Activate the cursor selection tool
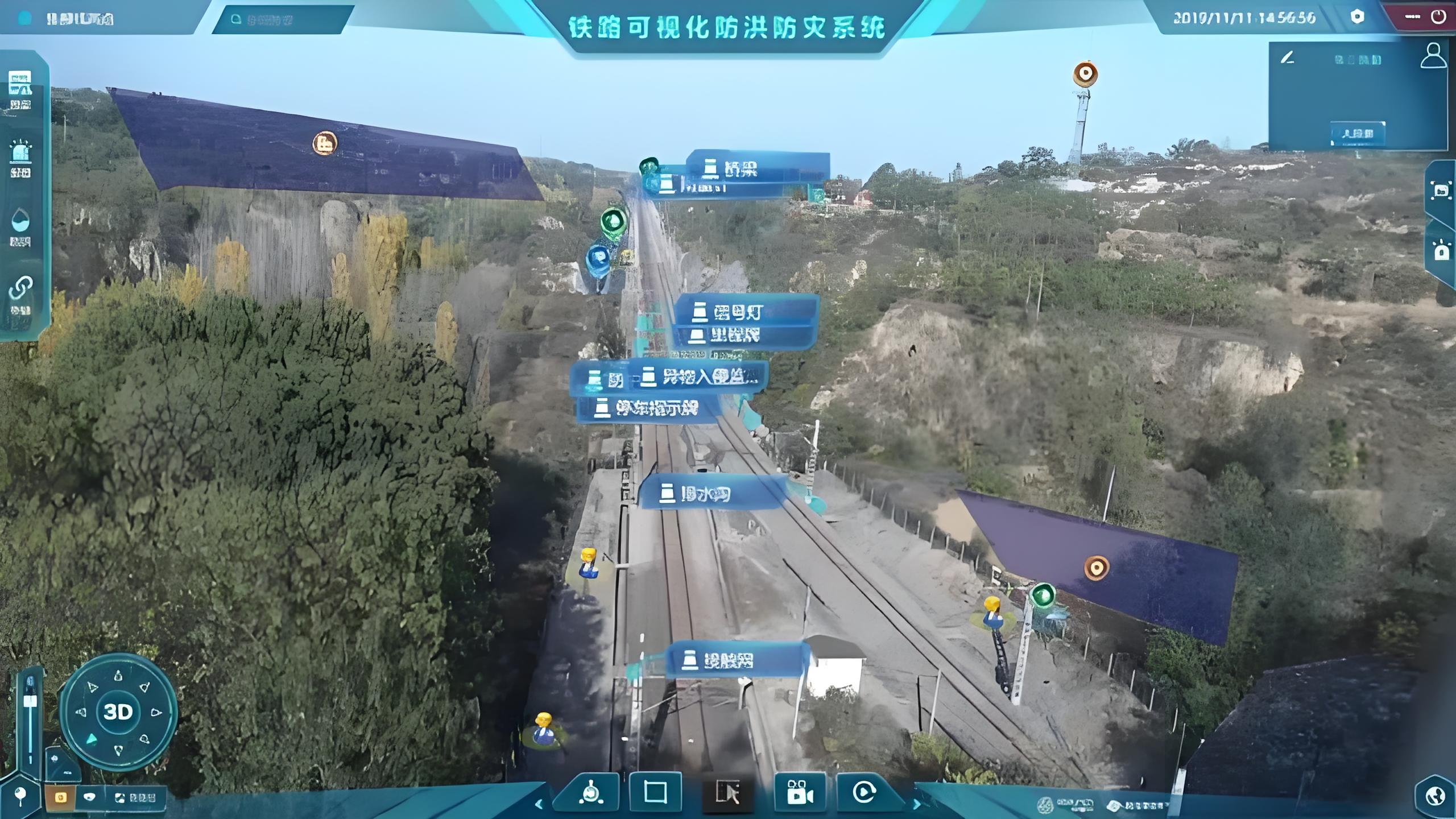The image size is (1456, 819). pyautogui.click(x=727, y=792)
